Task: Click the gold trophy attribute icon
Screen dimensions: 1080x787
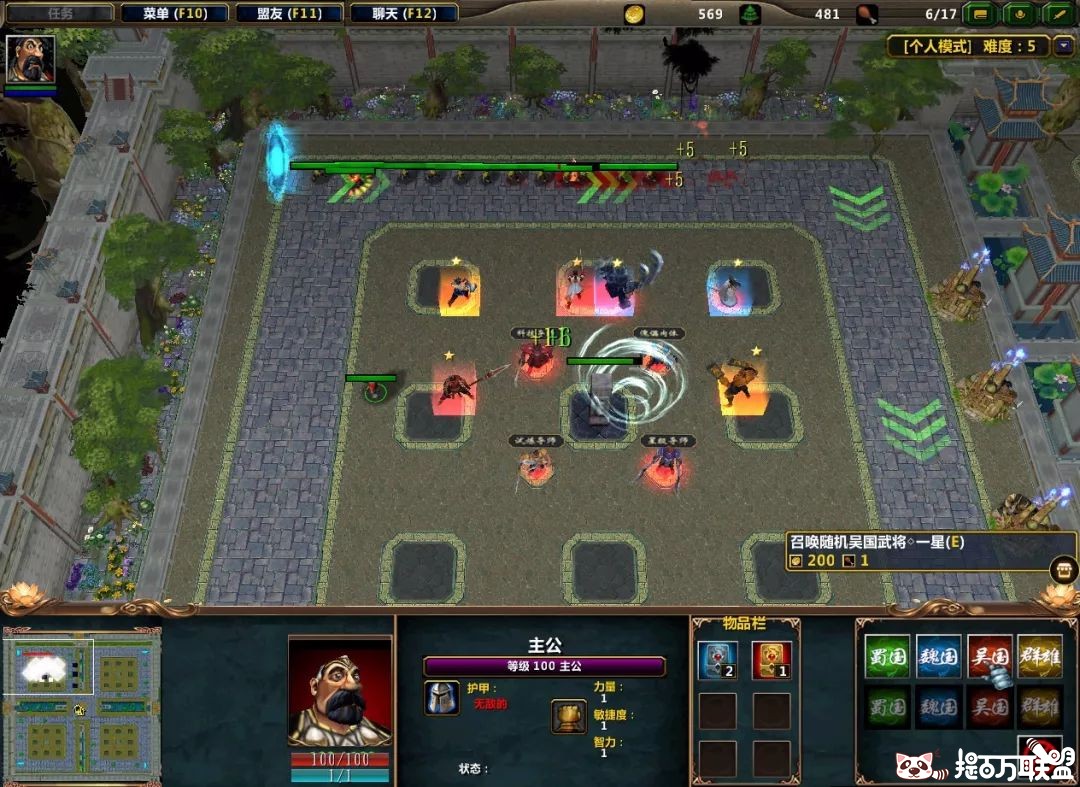Action: tap(568, 715)
